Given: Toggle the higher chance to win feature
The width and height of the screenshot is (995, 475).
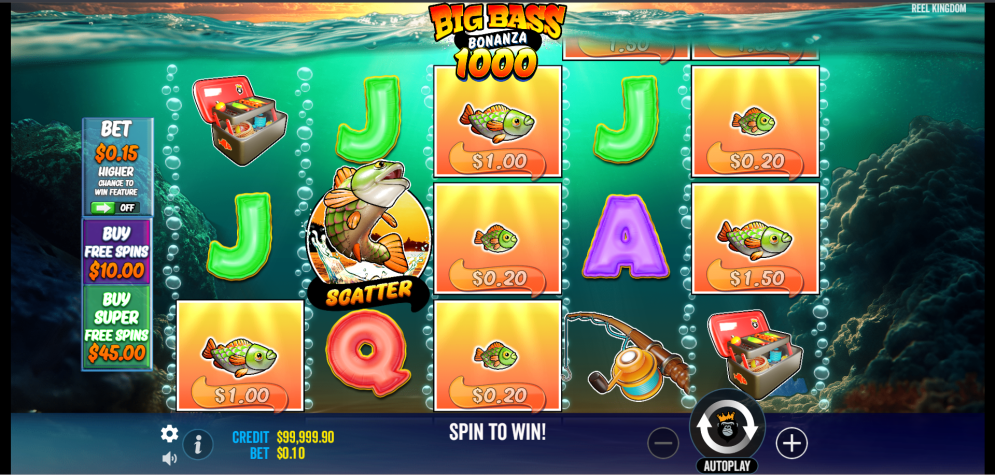Looking at the screenshot, I should click(115, 208).
